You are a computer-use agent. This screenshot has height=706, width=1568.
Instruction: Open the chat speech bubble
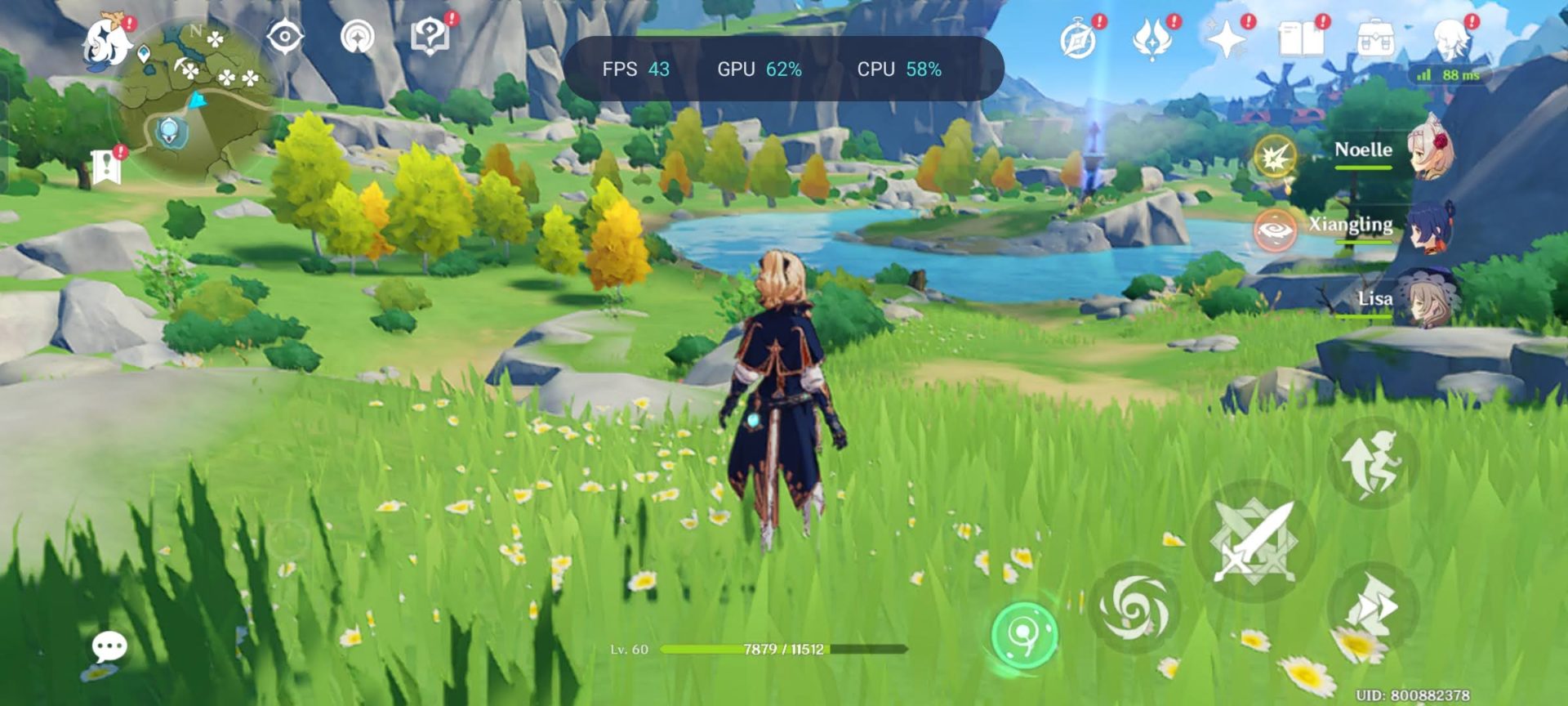tap(109, 648)
